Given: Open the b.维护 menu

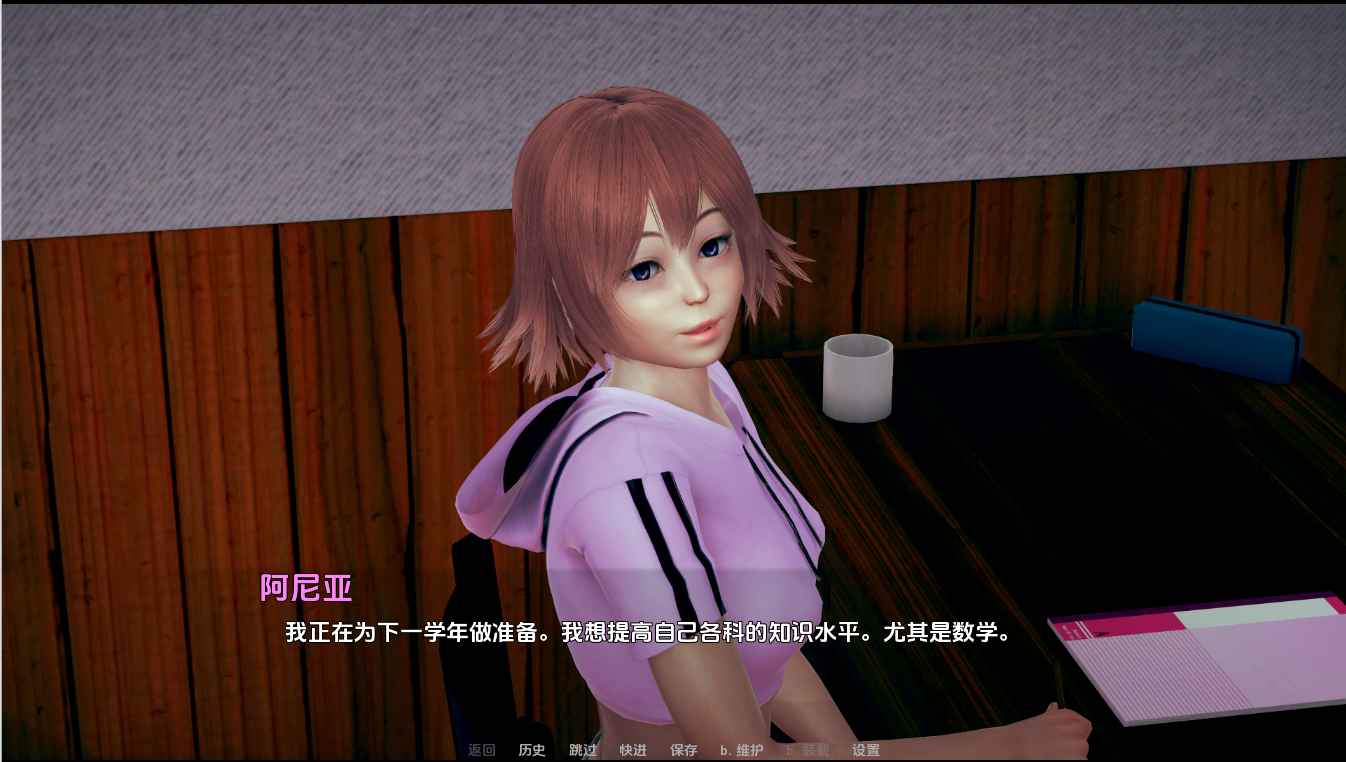Looking at the screenshot, I should coord(741,750).
